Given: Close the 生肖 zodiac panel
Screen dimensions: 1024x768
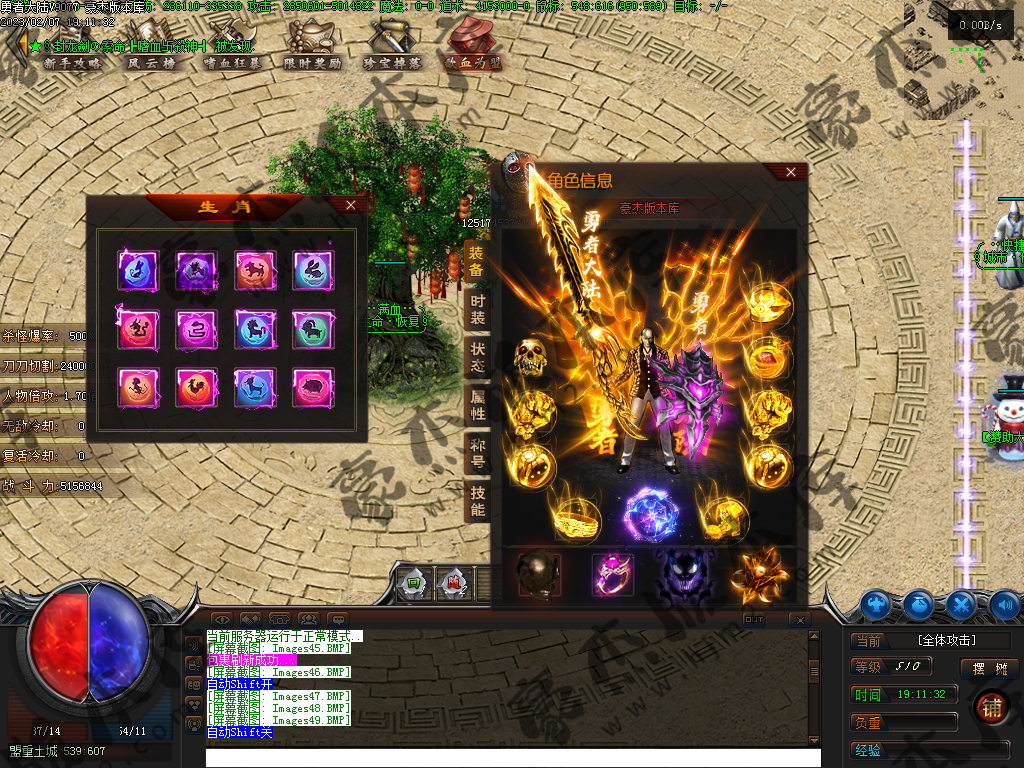Looking at the screenshot, I should 350,205.
